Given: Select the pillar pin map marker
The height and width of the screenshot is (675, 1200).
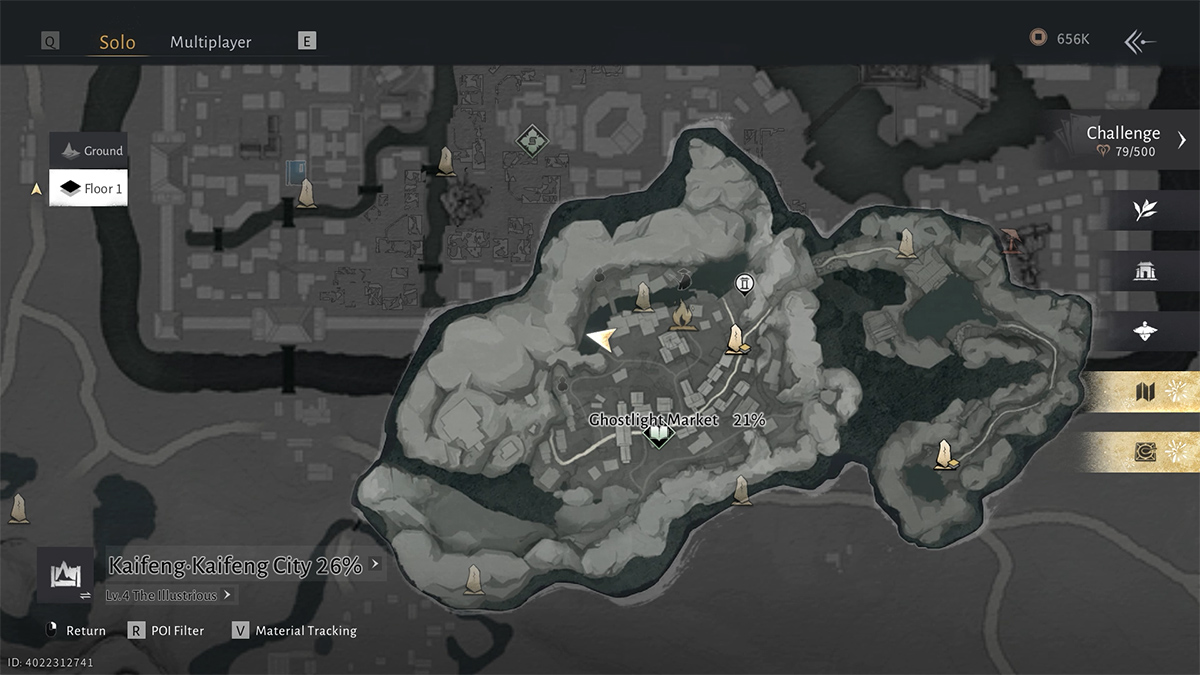Looking at the screenshot, I should [744, 285].
